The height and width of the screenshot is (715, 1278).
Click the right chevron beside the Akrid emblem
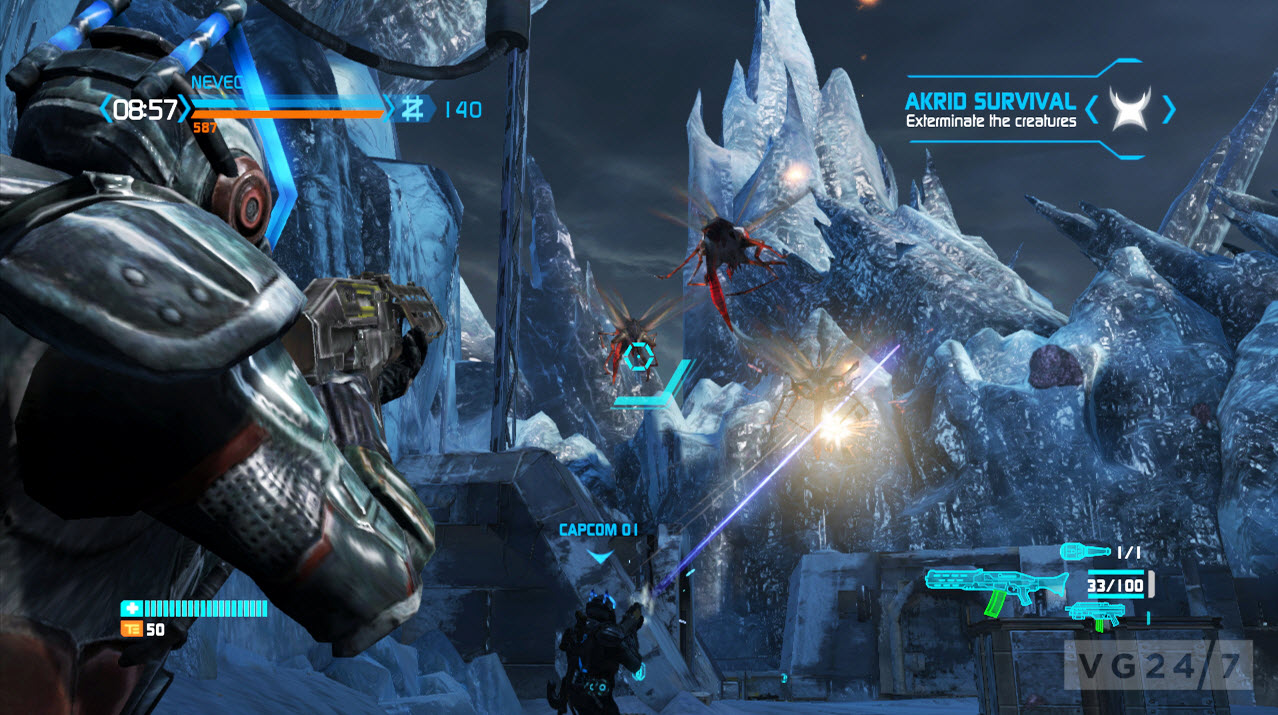[1167, 107]
